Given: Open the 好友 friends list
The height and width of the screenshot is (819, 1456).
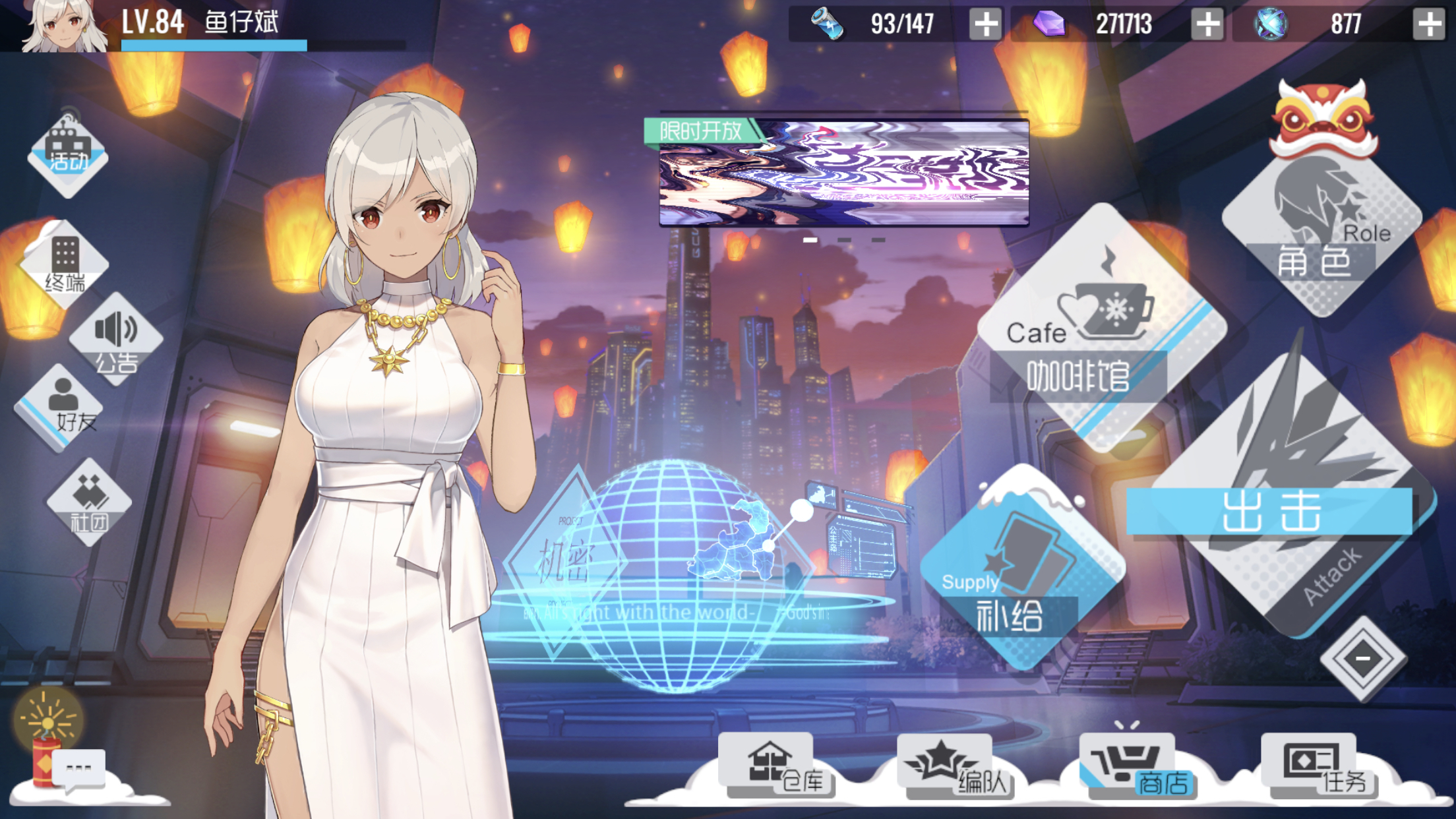Looking at the screenshot, I should tap(64, 408).
